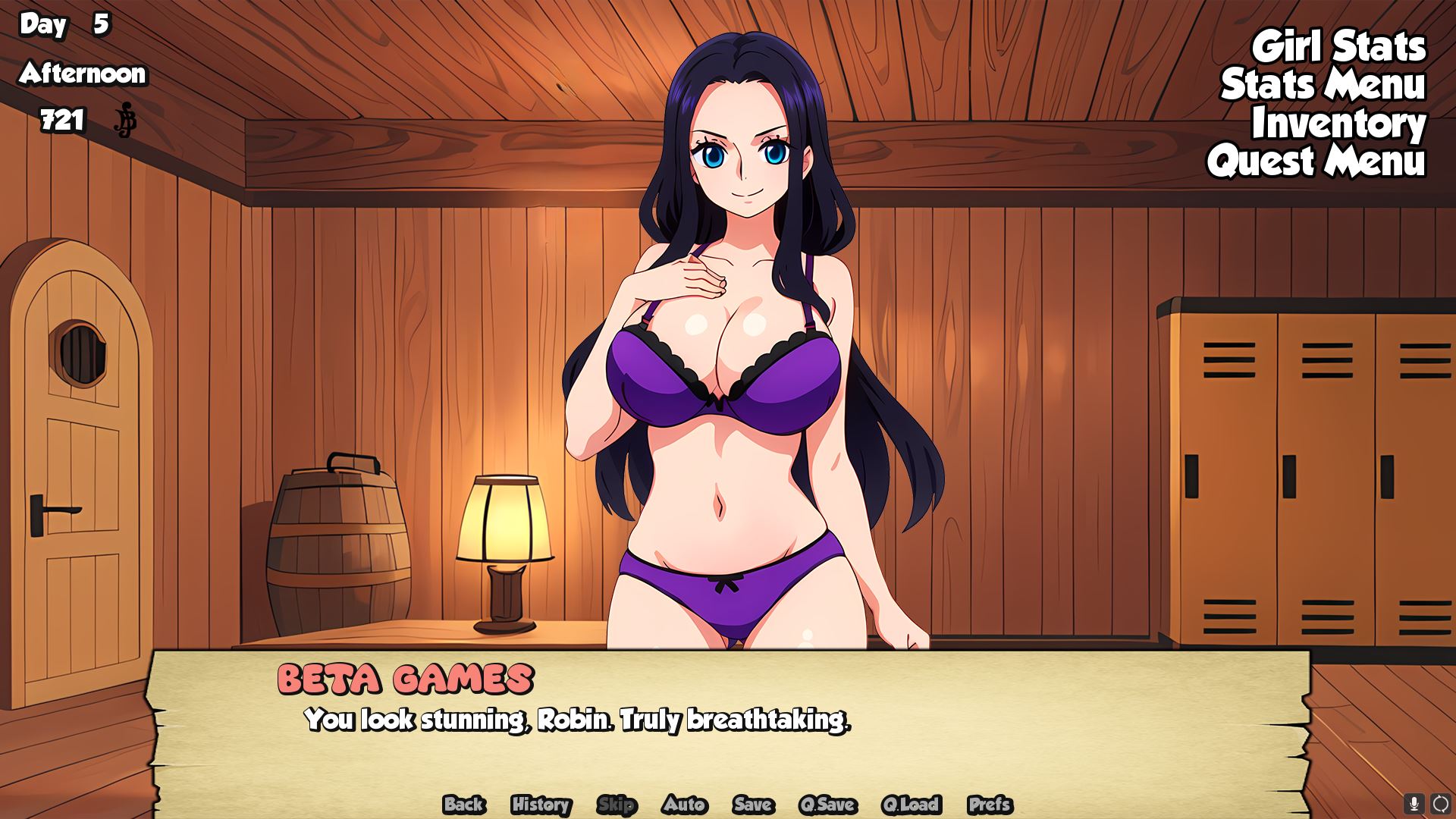Click the circular refresh icon
The width and height of the screenshot is (1456, 819).
(x=1440, y=803)
